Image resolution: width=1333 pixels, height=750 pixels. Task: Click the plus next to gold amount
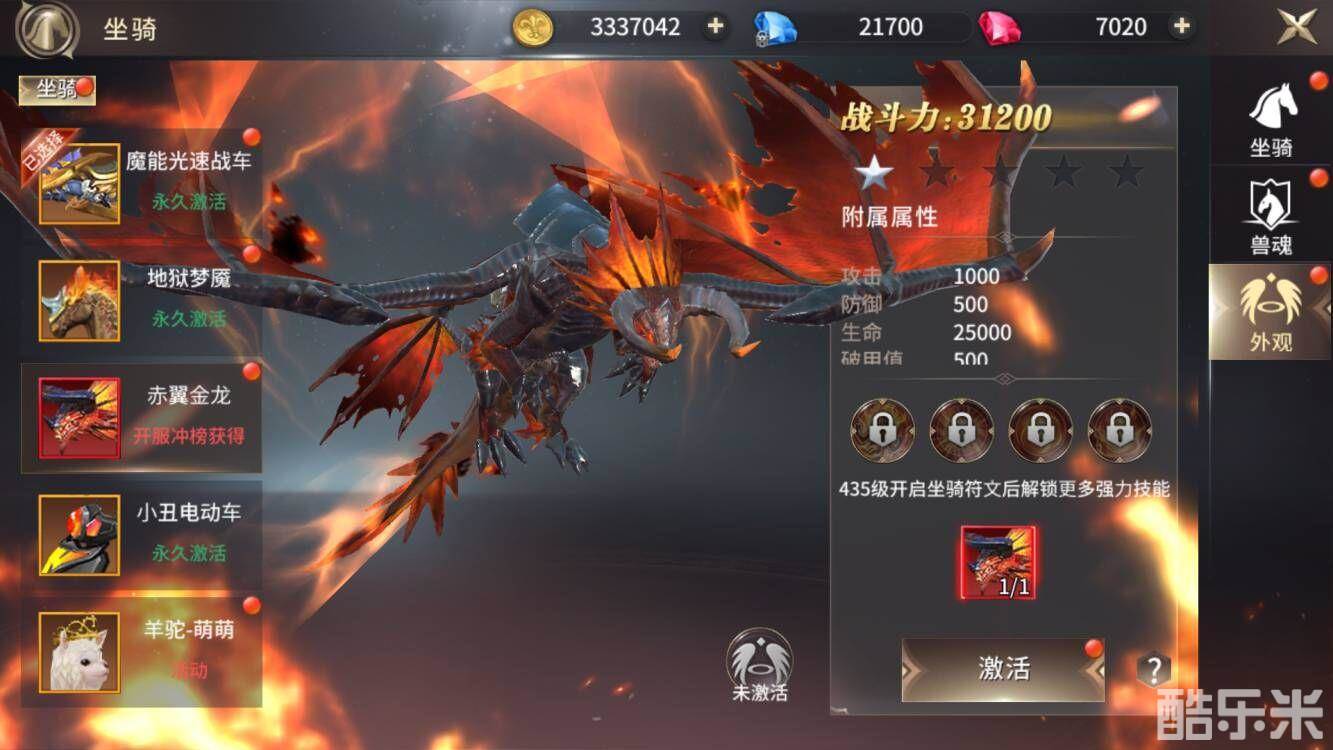[714, 27]
